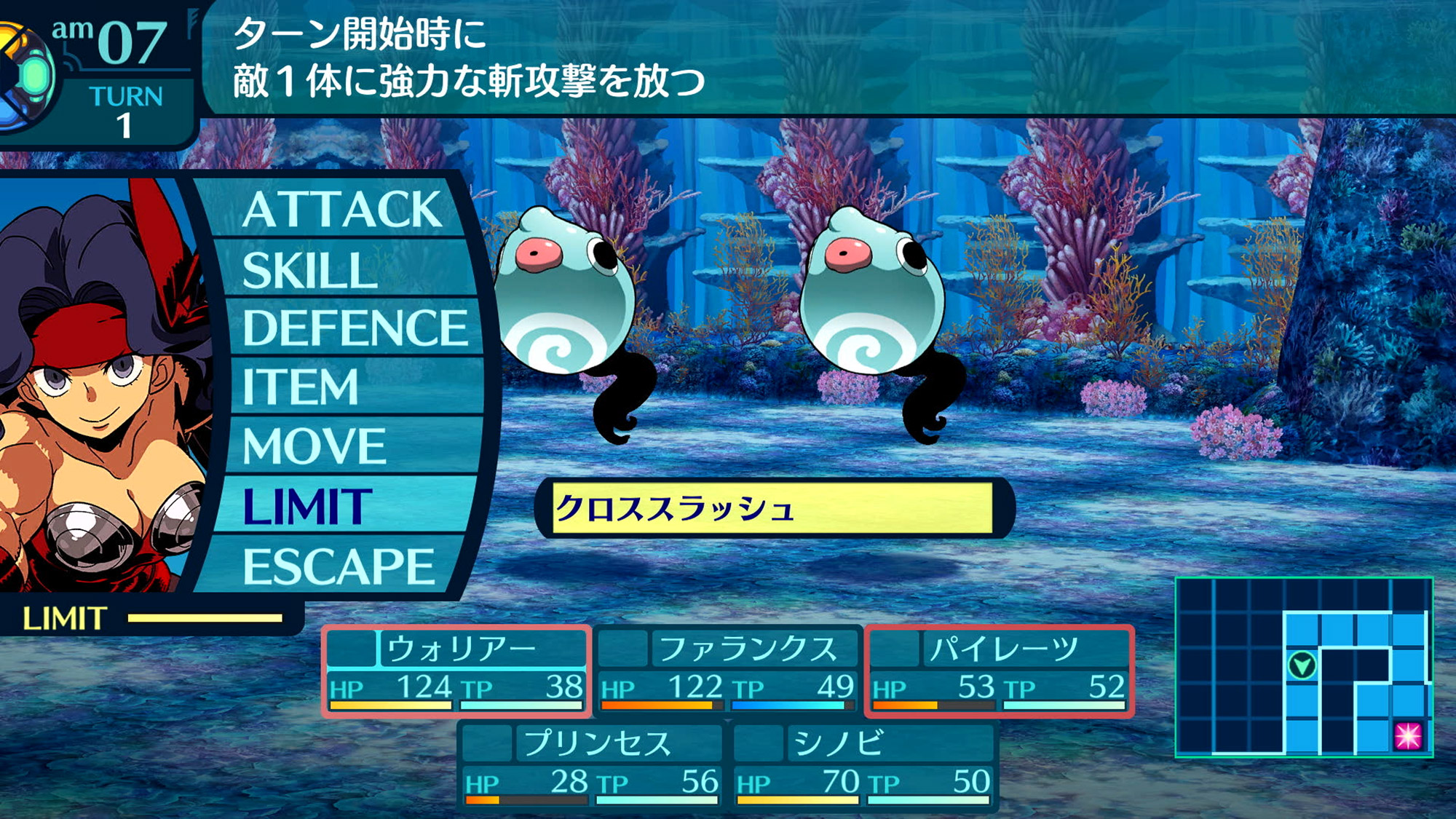The image size is (1456, 819).
Task: Open the dungeon minimap
Action: tap(1303, 667)
